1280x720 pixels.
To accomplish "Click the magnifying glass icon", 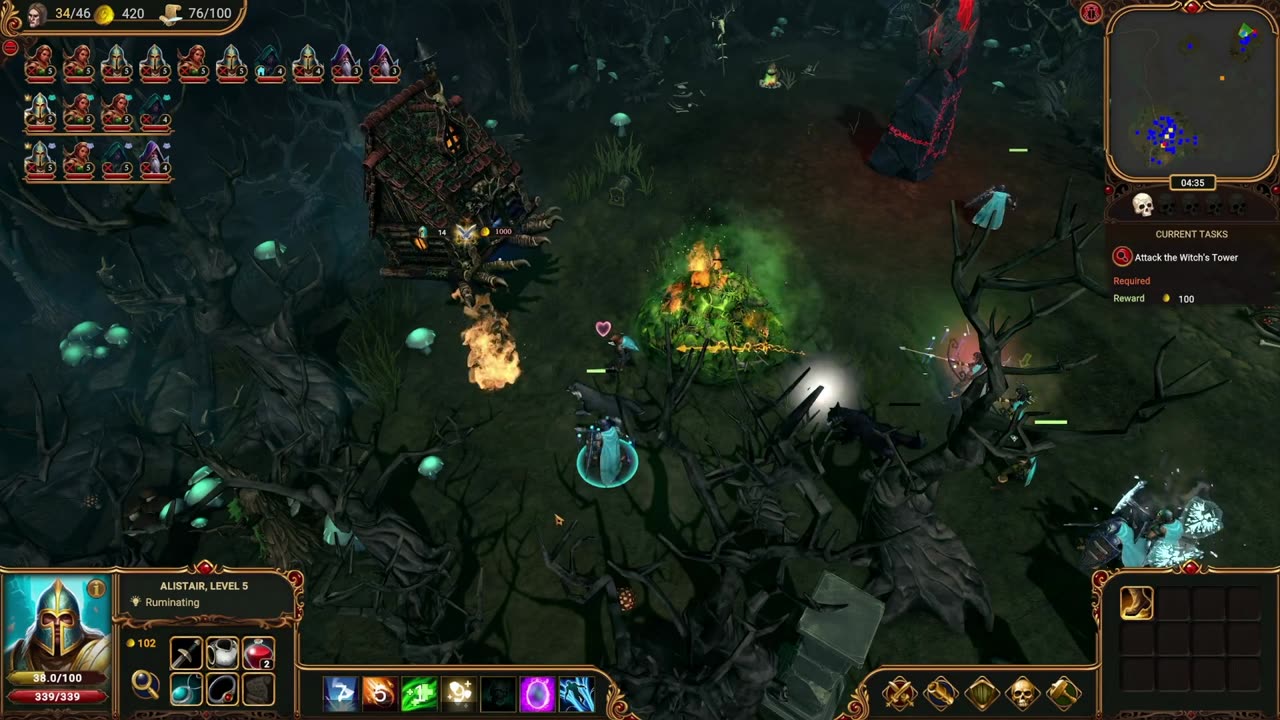I will 146,684.
